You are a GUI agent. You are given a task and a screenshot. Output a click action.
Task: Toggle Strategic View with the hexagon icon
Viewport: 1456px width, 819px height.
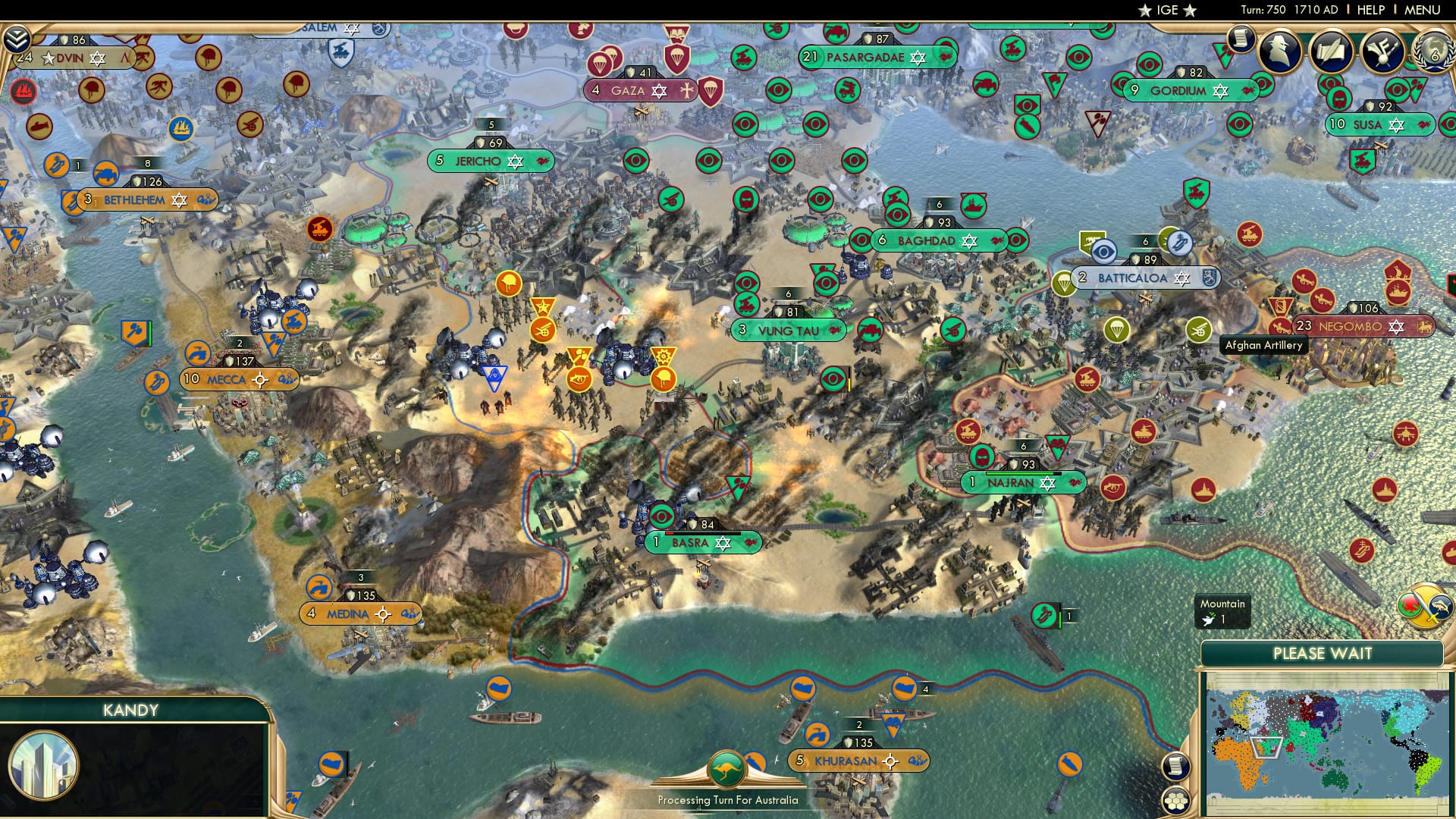tap(1175, 800)
